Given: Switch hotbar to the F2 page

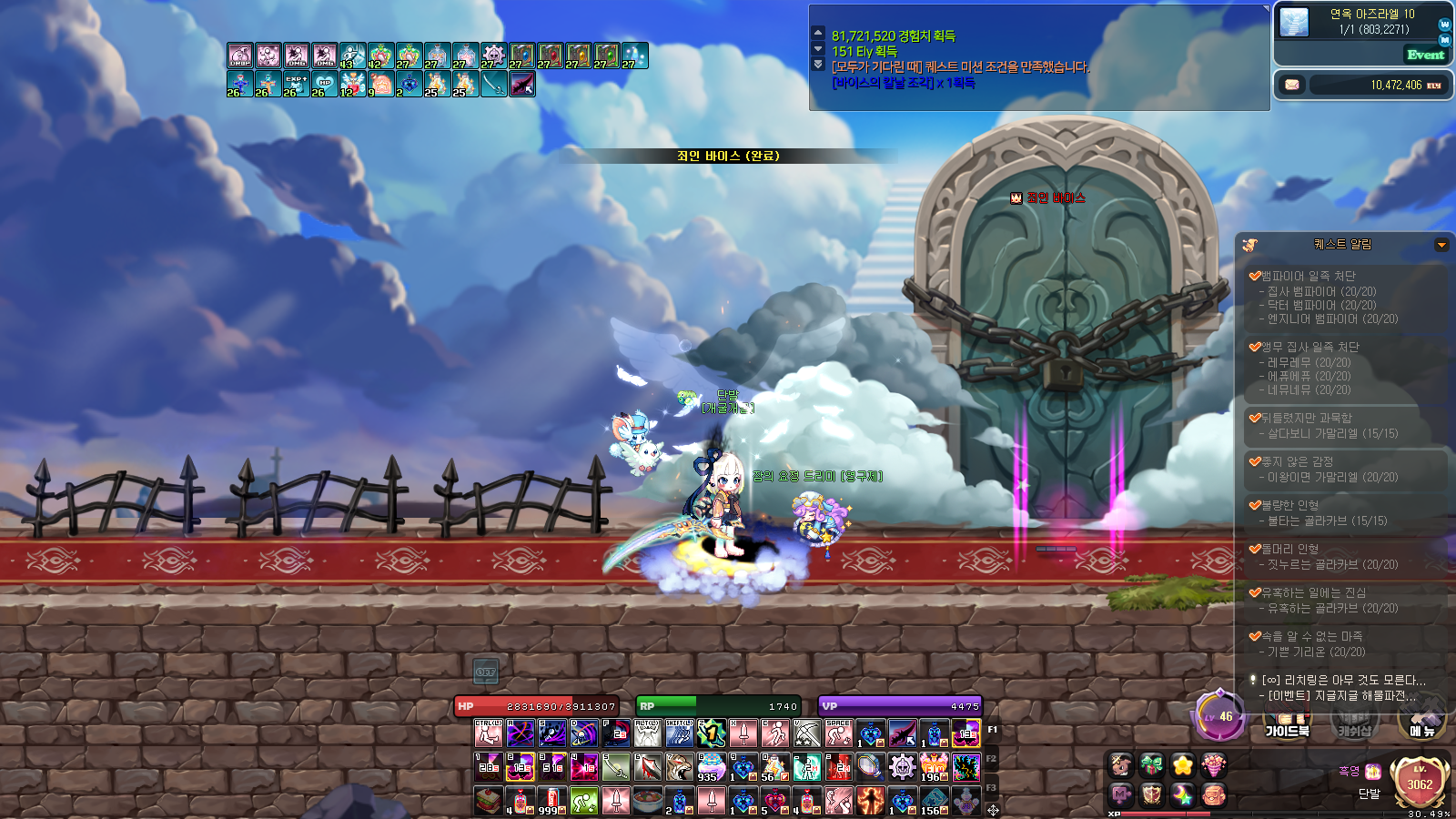Looking at the screenshot, I should 992,759.
